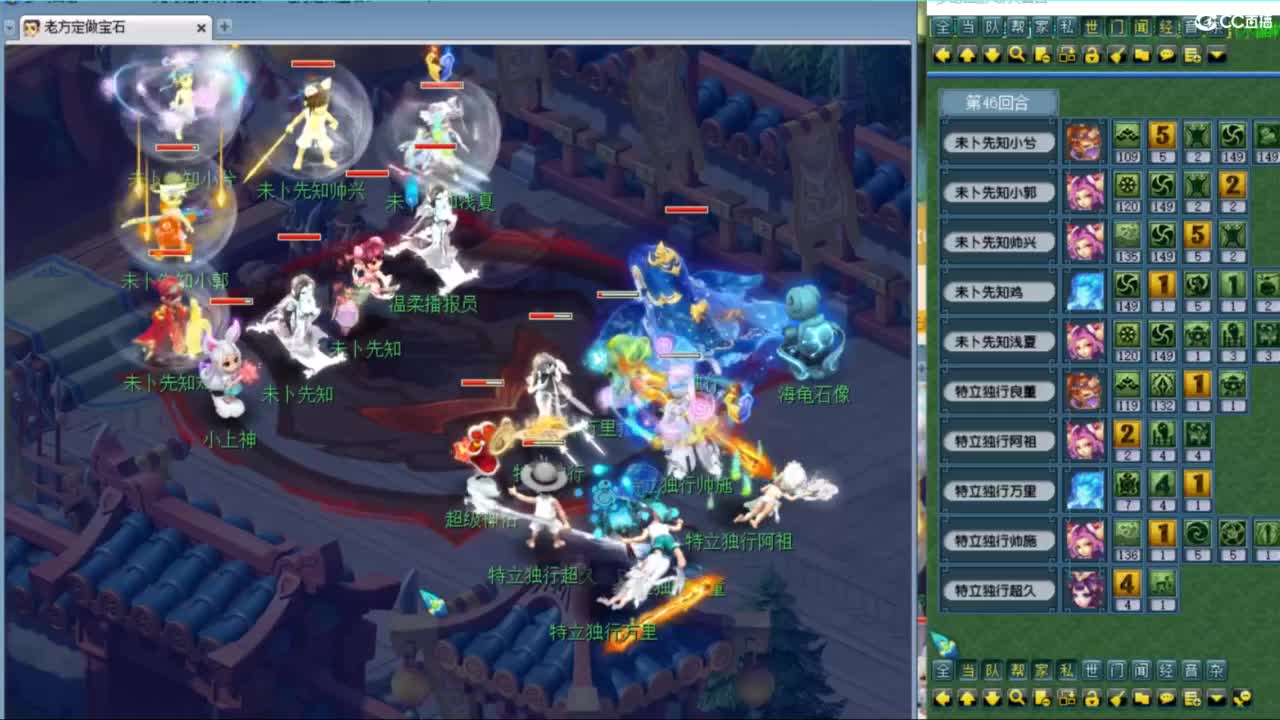The height and width of the screenshot is (720, 1280).
Task: Click the avatar thumbnail of 未卜先知鸡
Action: [x=1086, y=291]
